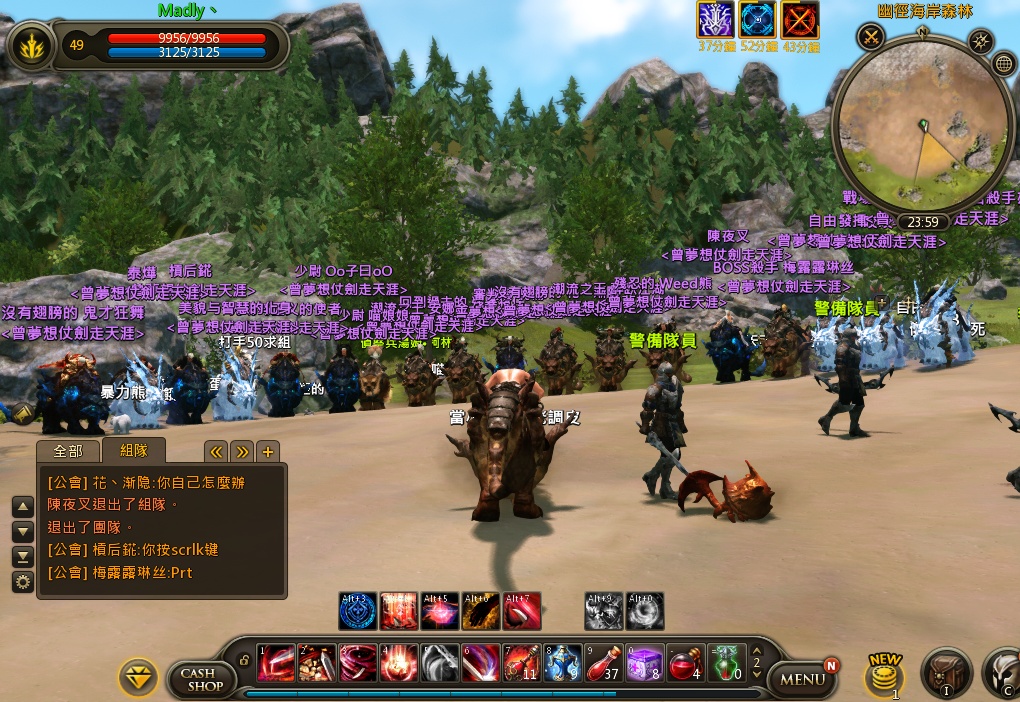This screenshot has height=702, width=1020.
Task: Open the Cash Shop
Action: (201, 679)
